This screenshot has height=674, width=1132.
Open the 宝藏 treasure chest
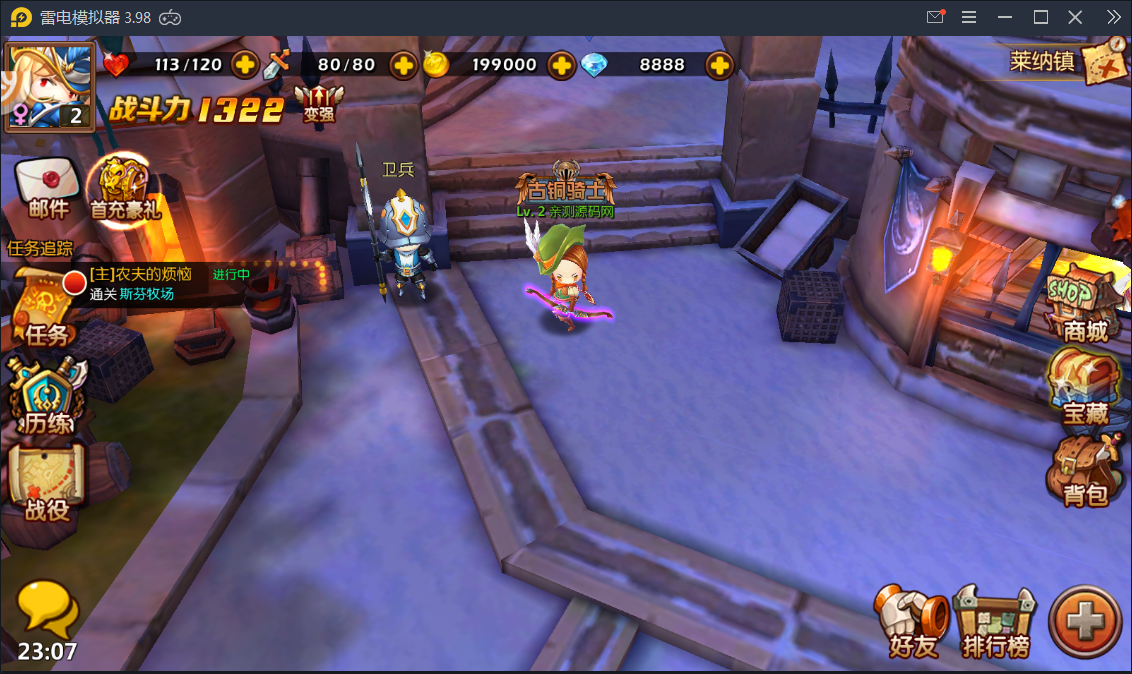coord(1084,388)
